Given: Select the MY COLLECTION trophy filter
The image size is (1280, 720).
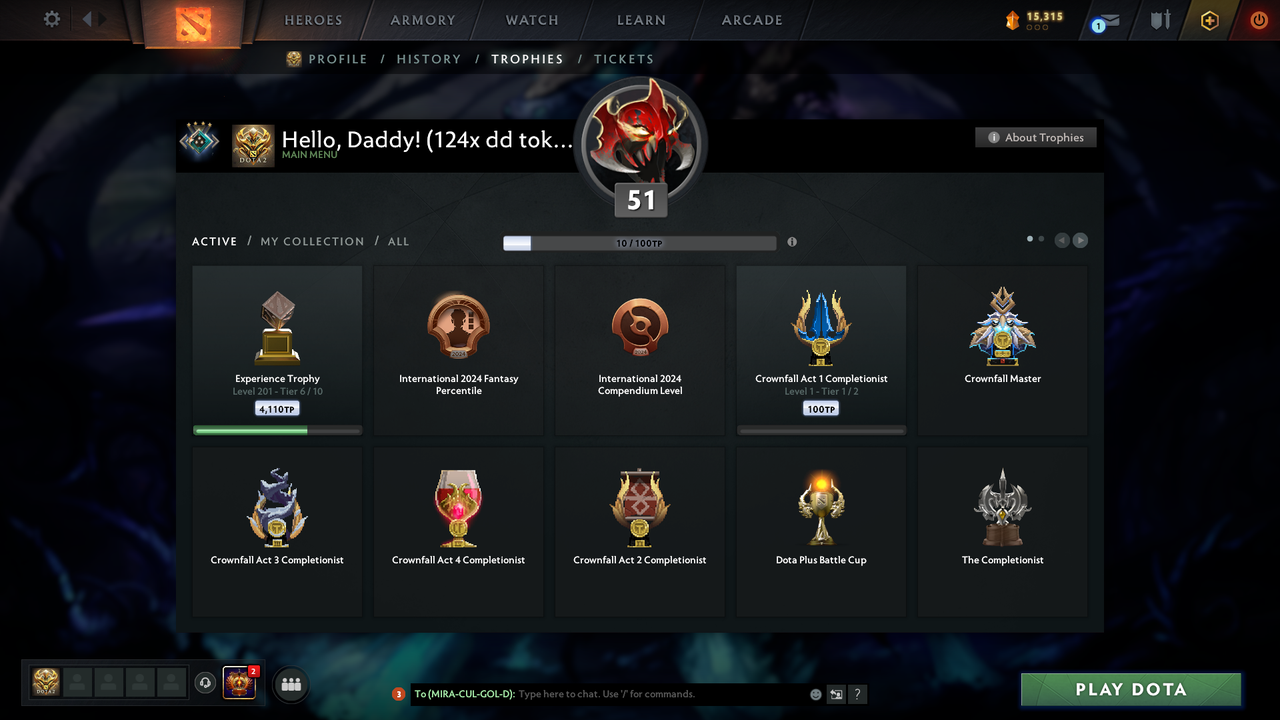Looking at the screenshot, I should [312, 241].
